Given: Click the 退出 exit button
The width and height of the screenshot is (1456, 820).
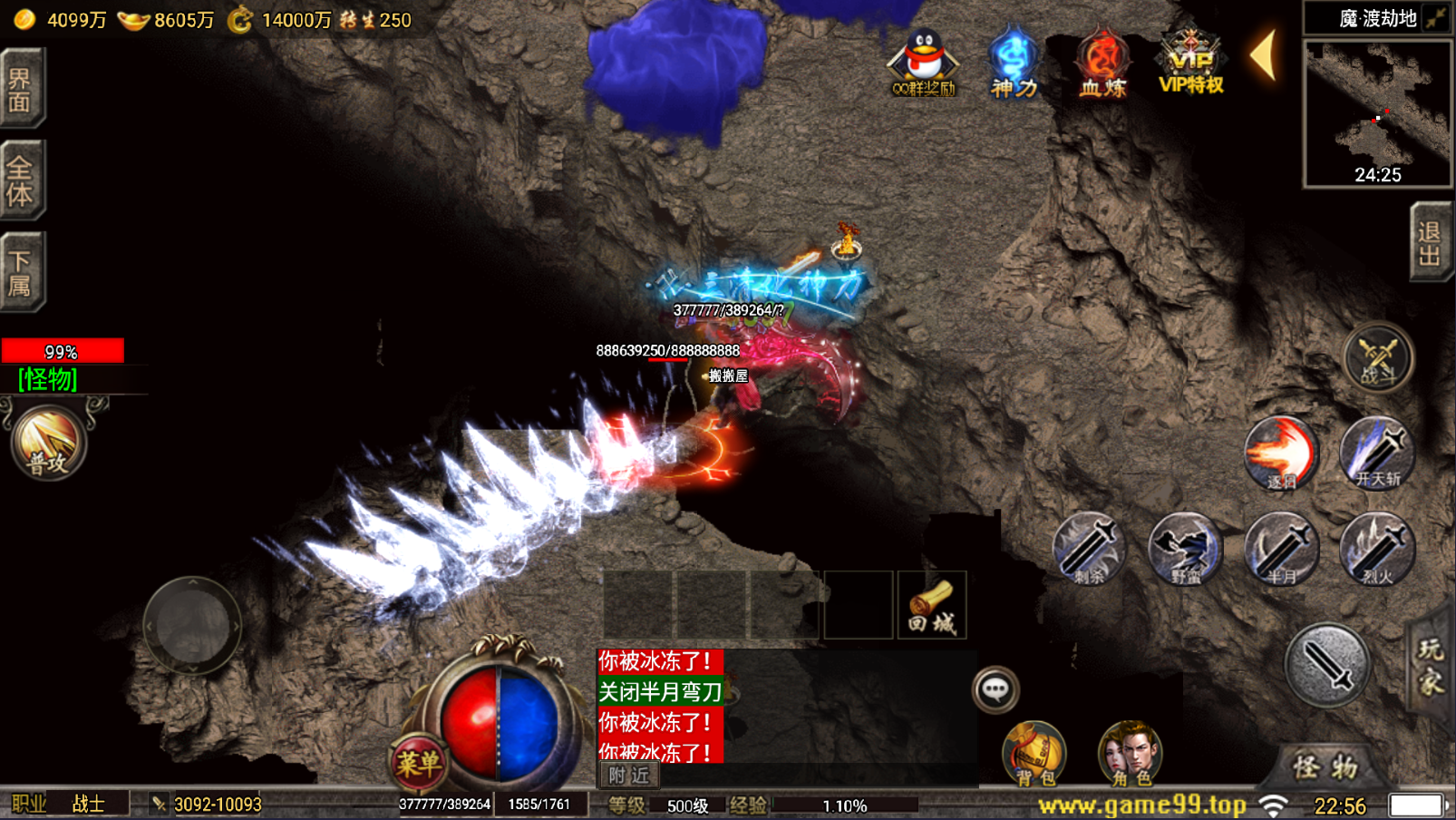Looking at the screenshot, I should [x=1431, y=242].
